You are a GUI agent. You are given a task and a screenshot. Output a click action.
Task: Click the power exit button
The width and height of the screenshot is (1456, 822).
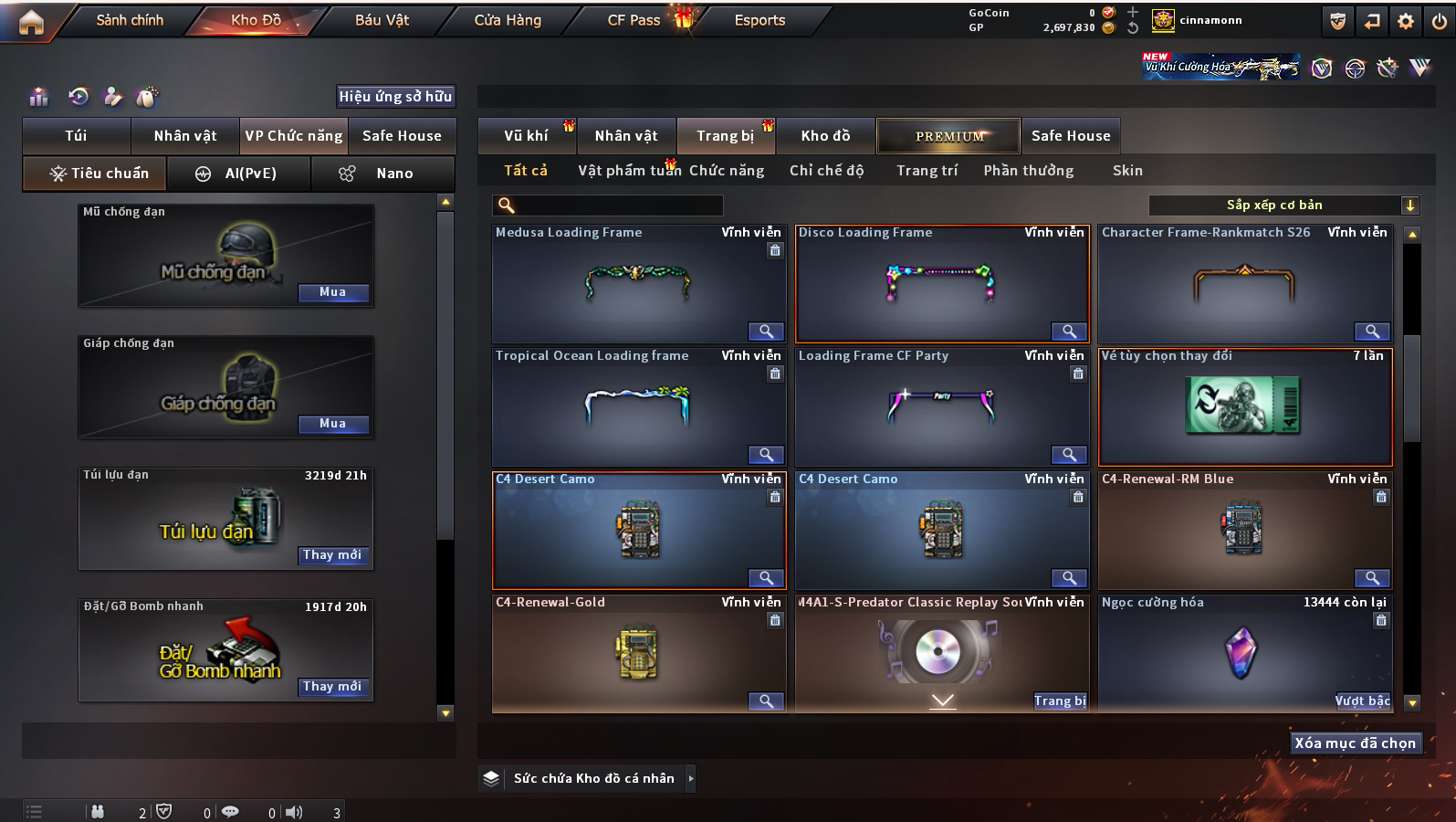tap(1439, 21)
